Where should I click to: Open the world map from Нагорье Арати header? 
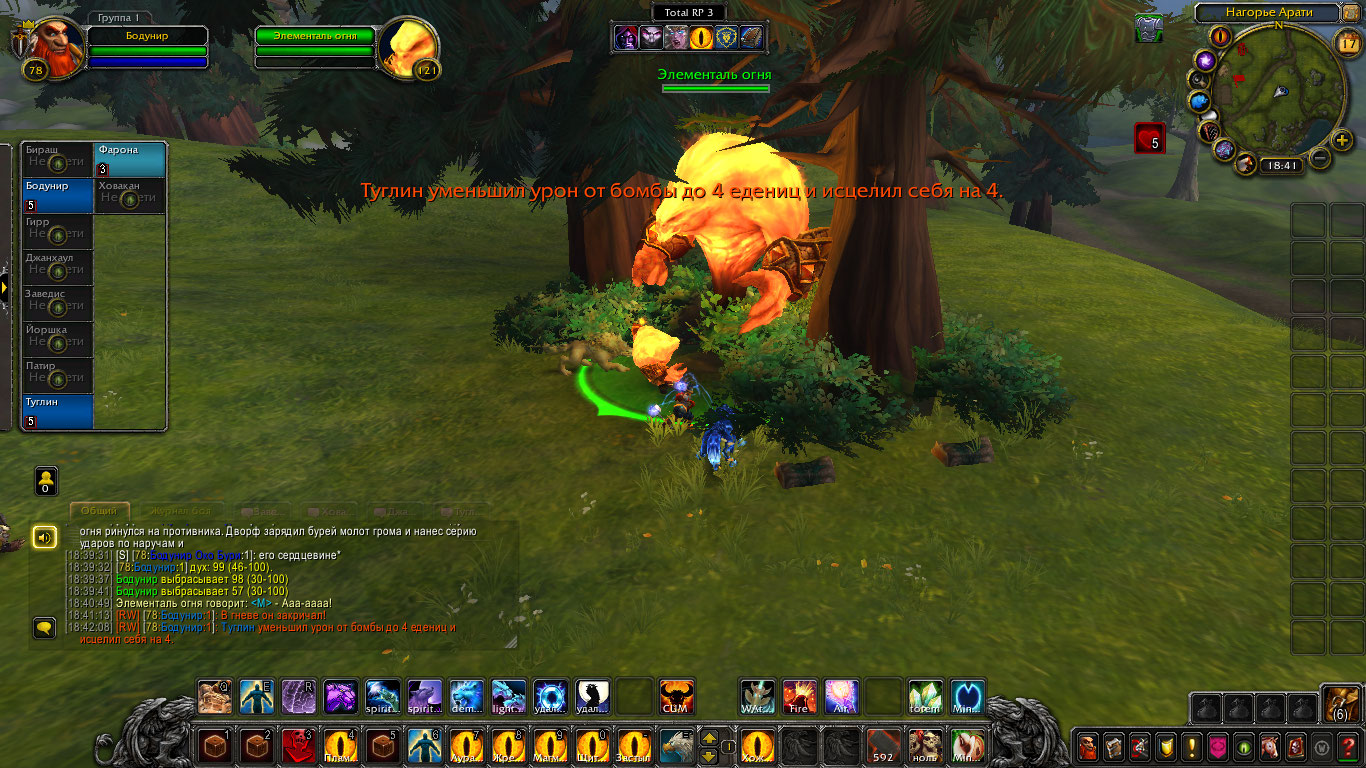pos(1267,13)
